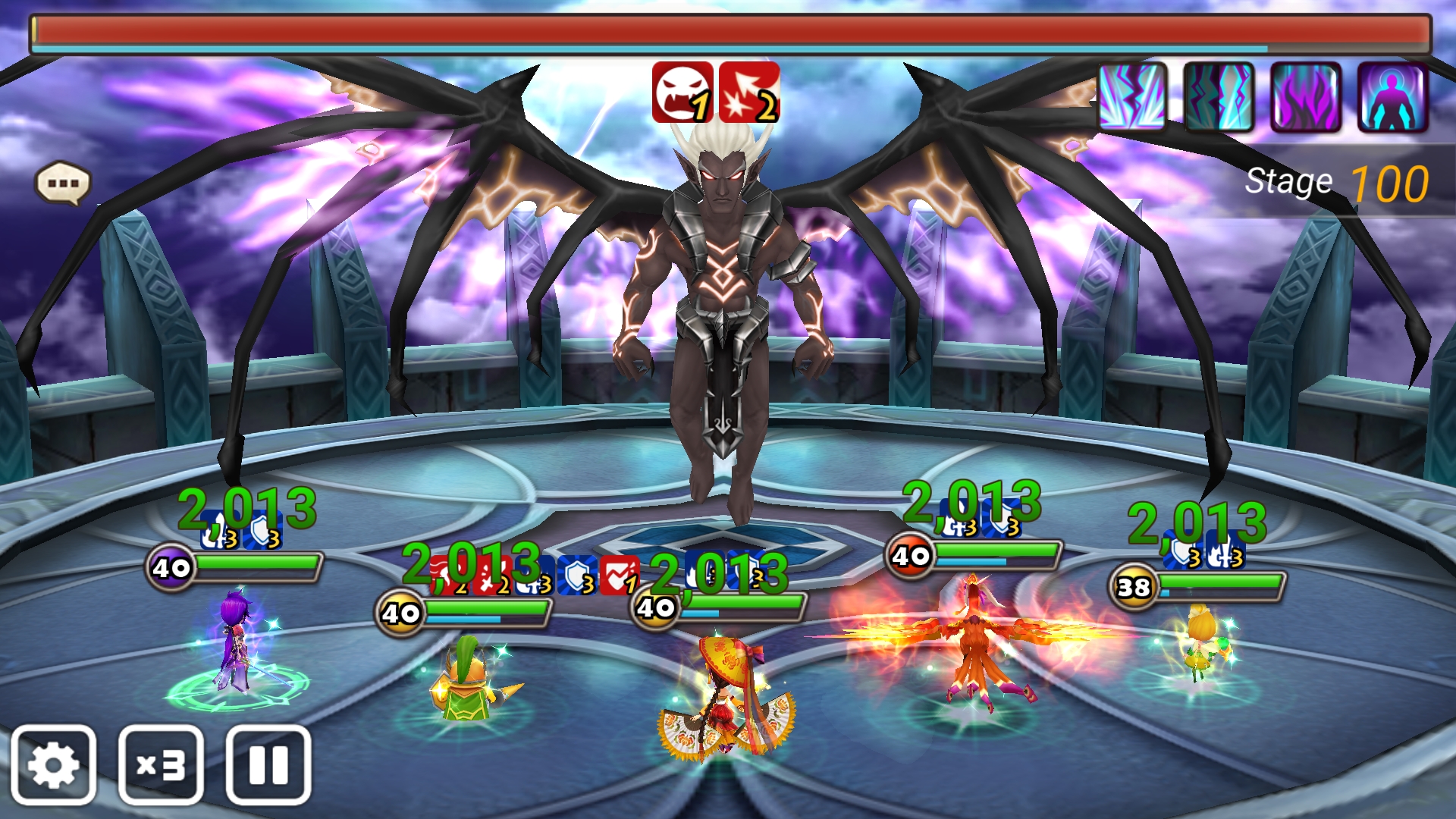Inspect the boss's red starburst arrow debuff icon
Image resolution: width=1456 pixels, height=819 pixels.
point(748,93)
